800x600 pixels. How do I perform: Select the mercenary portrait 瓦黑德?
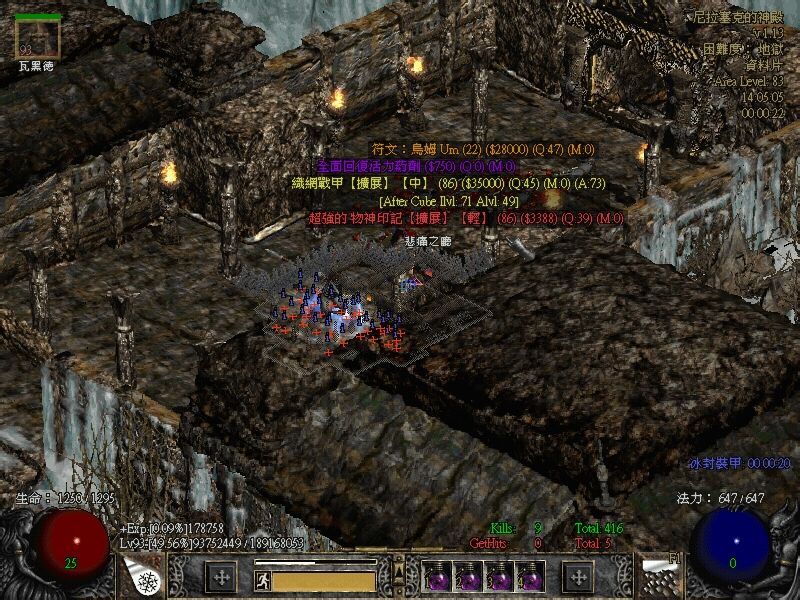39,40
